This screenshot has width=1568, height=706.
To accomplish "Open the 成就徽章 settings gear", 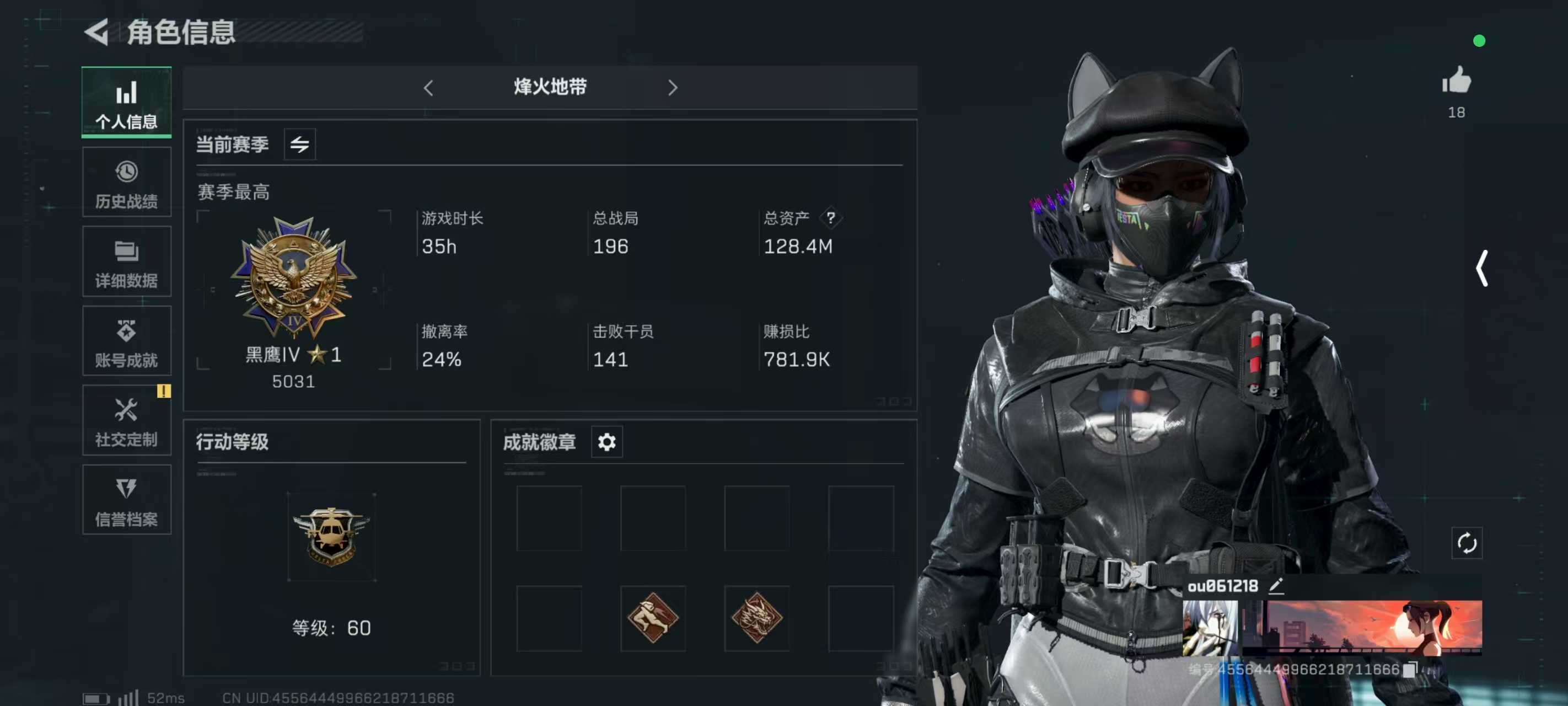I will tap(606, 442).
